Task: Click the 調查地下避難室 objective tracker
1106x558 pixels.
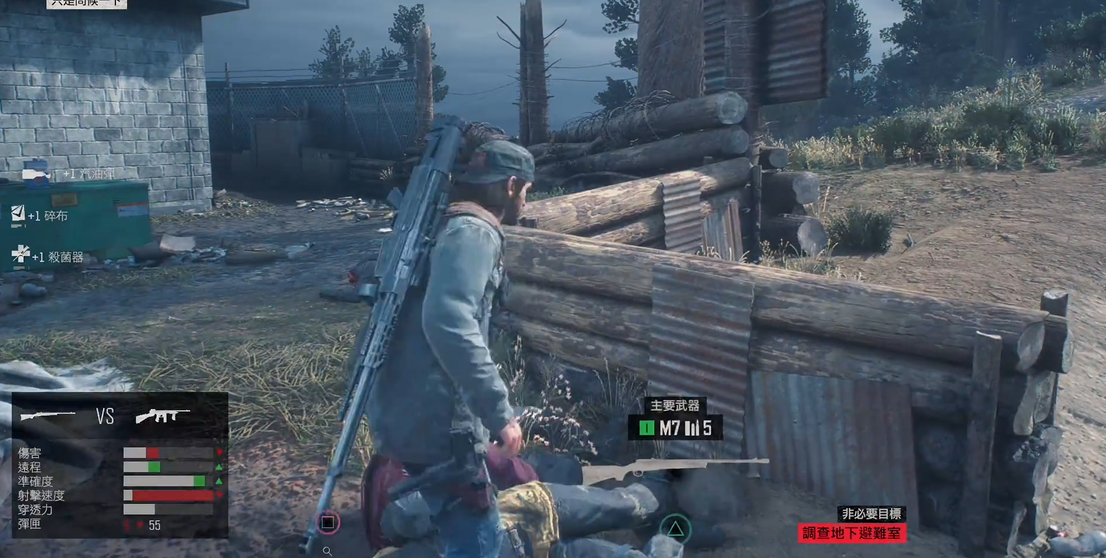Action: tap(852, 533)
